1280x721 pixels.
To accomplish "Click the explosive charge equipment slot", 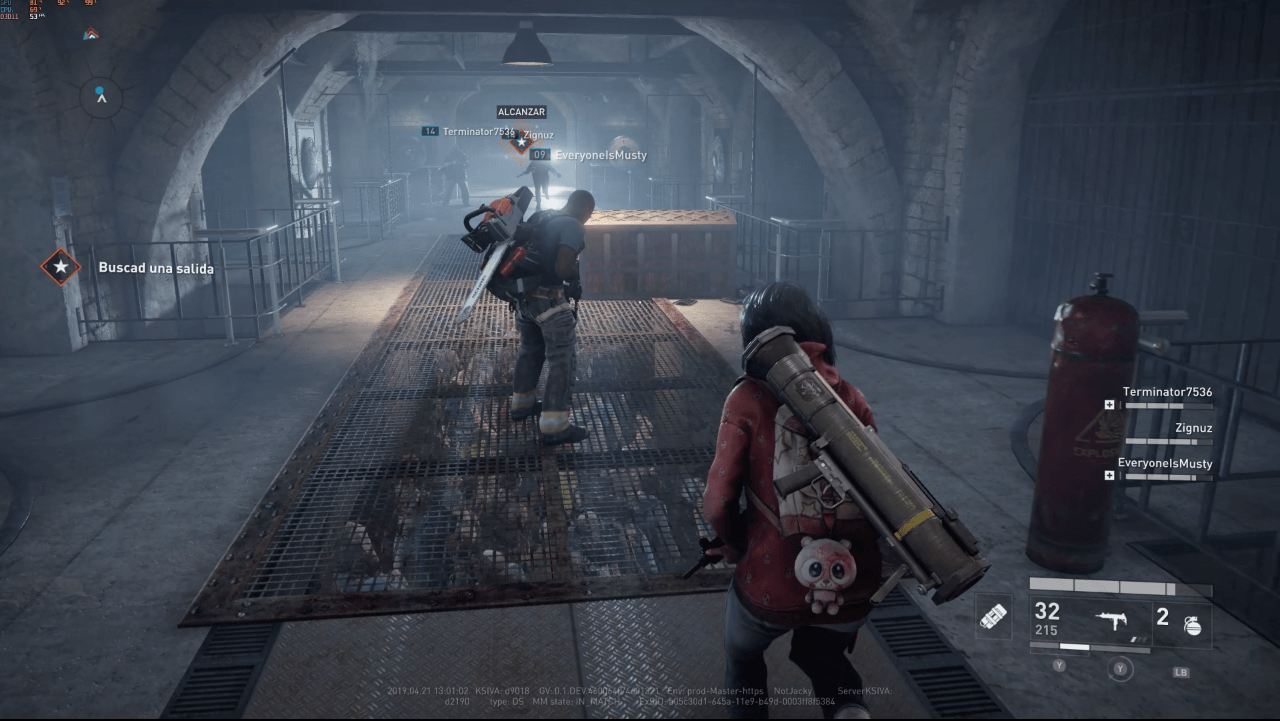I will [993, 618].
